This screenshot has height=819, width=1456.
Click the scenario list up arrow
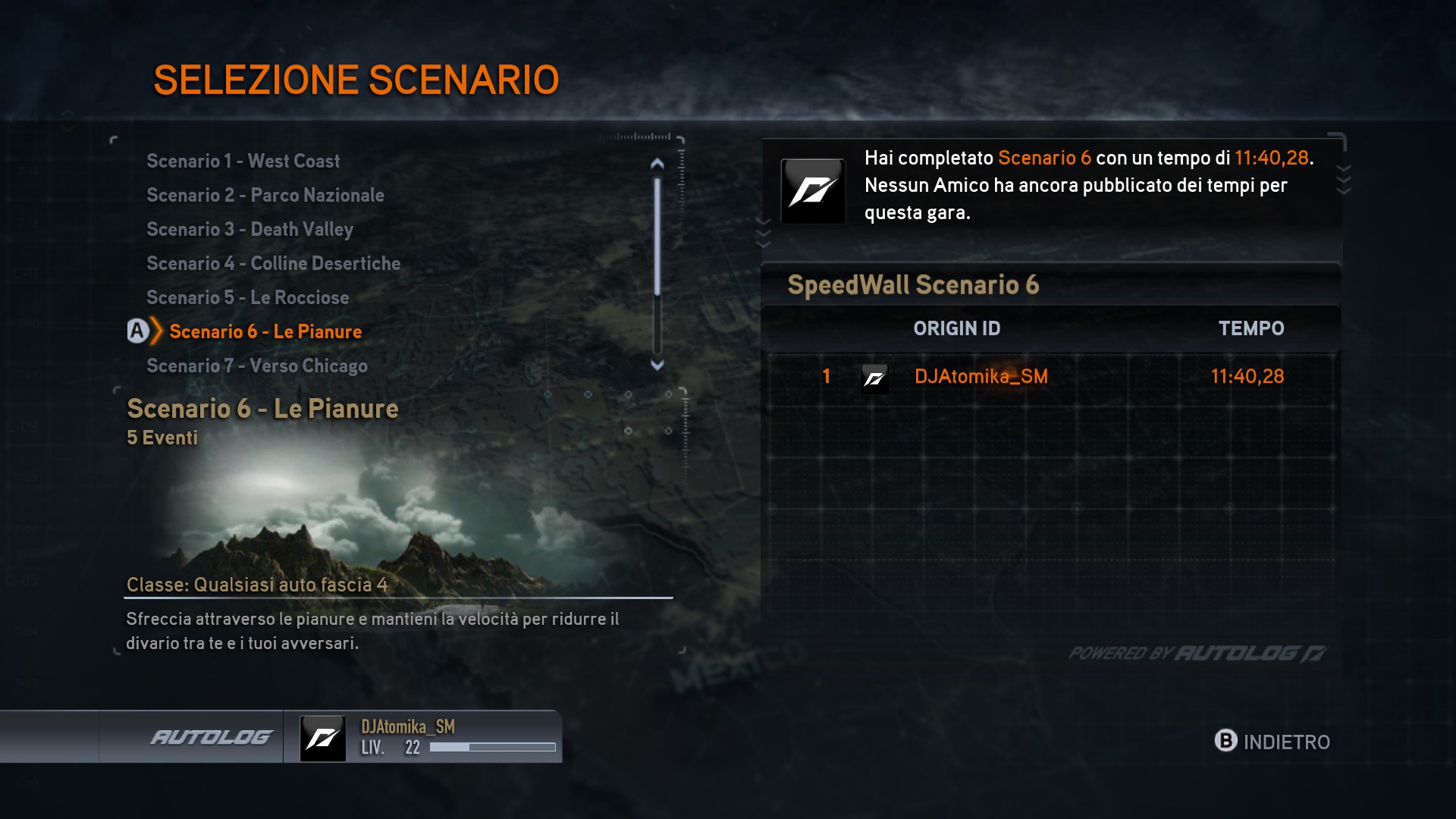[x=657, y=163]
